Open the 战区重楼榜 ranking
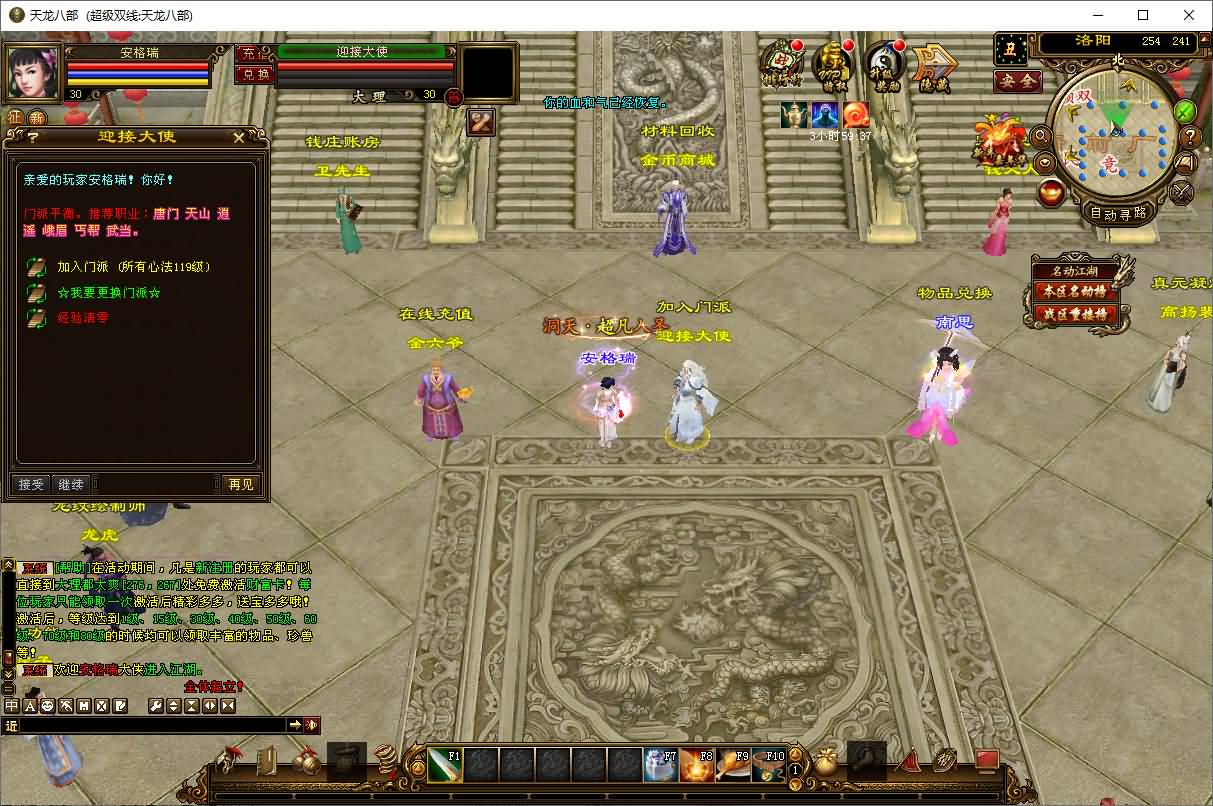 tap(1075, 313)
